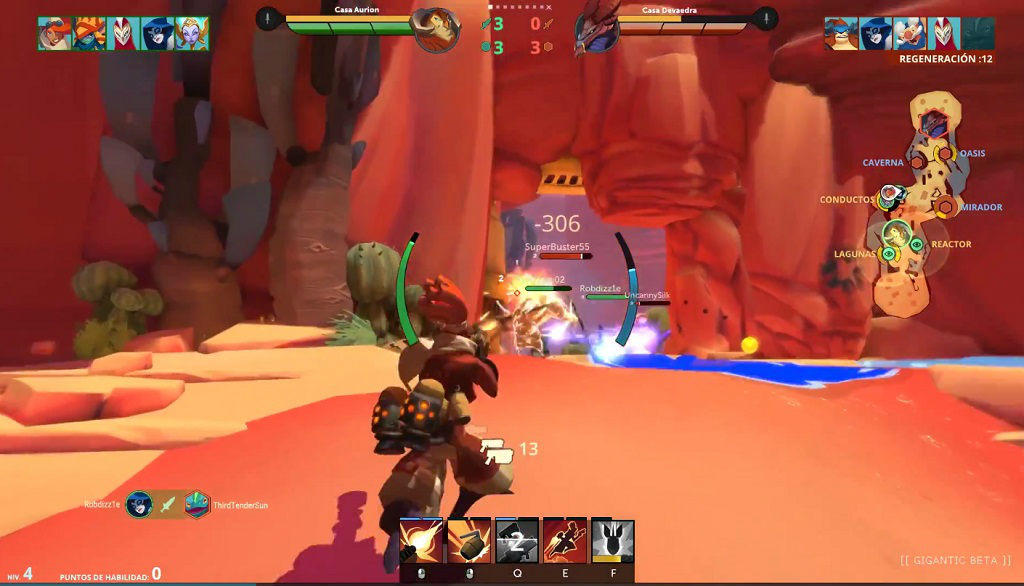1024x586 pixels.
Task: Activate the jetpack leap E ability
Action: pyautogui.click(x=564, y=541)
